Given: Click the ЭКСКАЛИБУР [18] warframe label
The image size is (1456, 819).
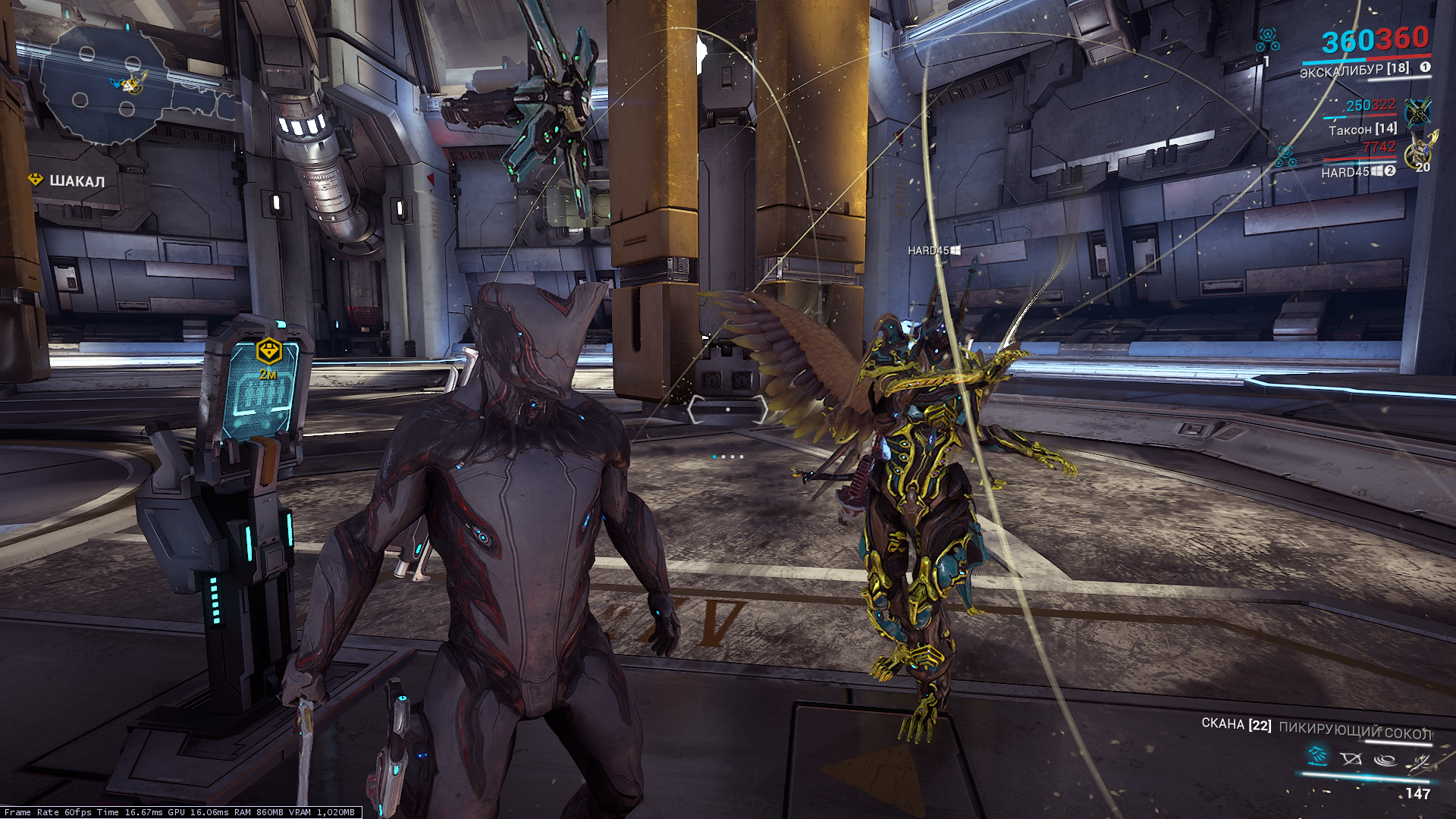Looking at the screenshot, I should pyautogui.click(x=1354, y=71).
